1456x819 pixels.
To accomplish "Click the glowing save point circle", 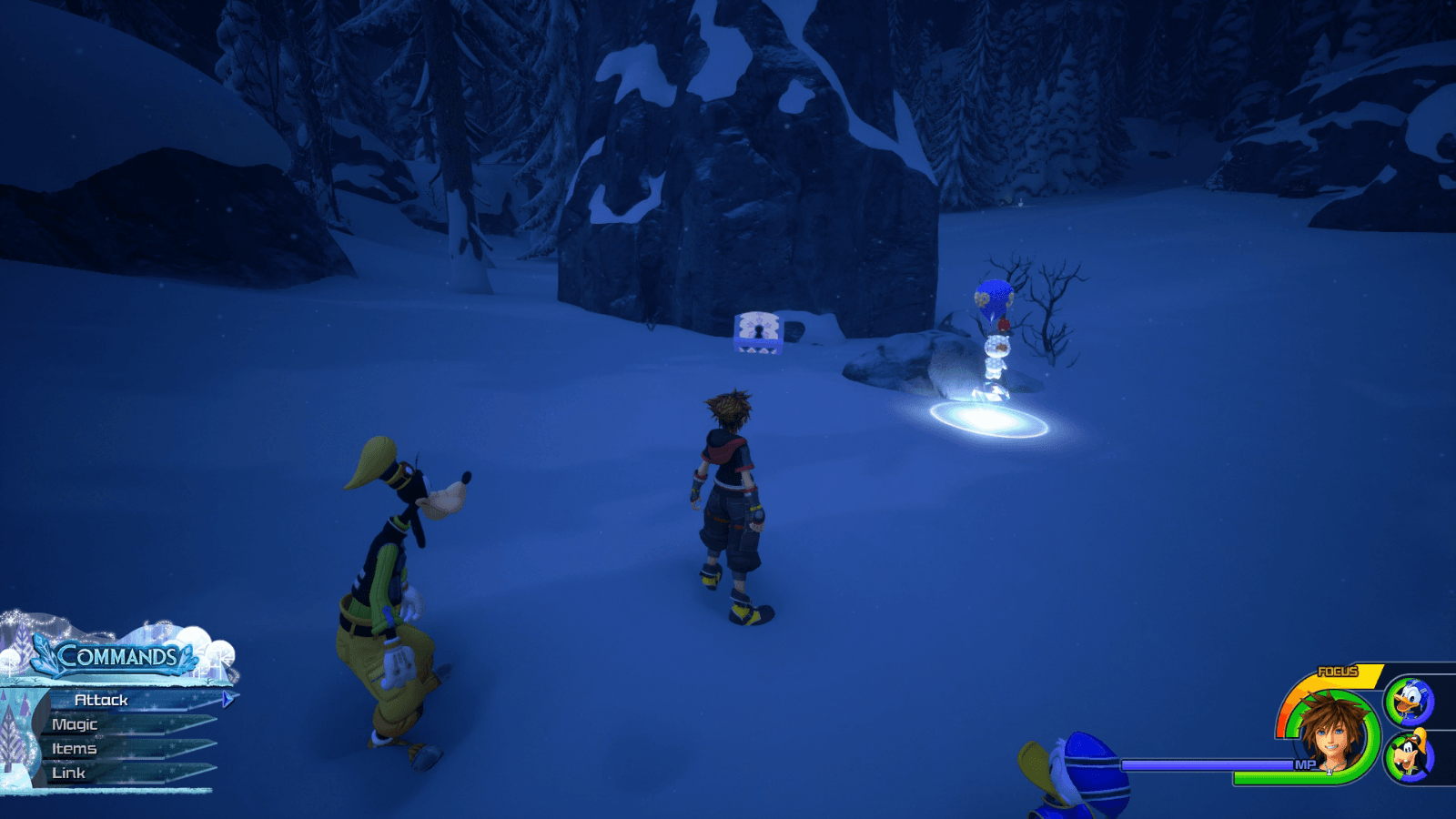I will pyautogui.click(x=991, y=419).
